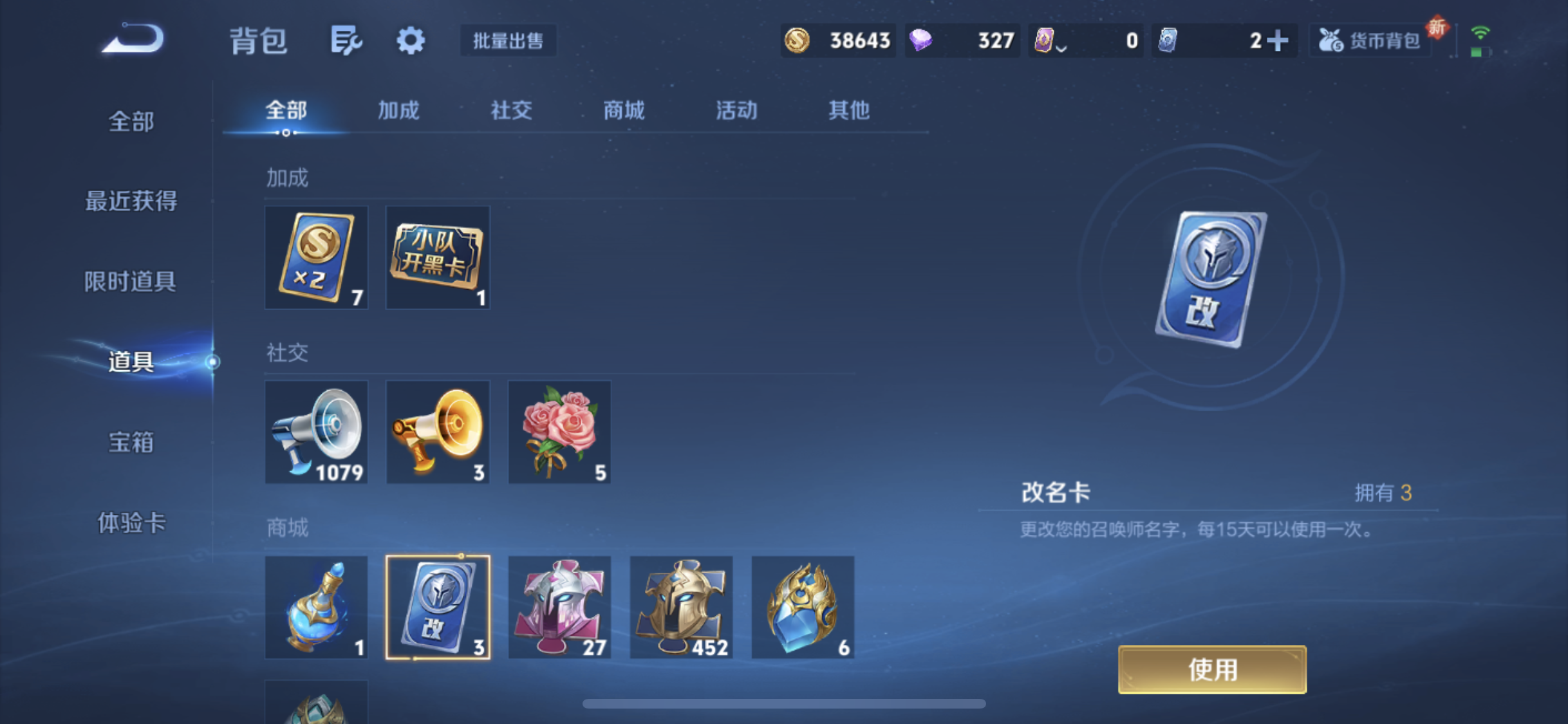Open the 体验卡 category in the sidebar
This screenshot has width=1568, height=724.
point(131,523)
